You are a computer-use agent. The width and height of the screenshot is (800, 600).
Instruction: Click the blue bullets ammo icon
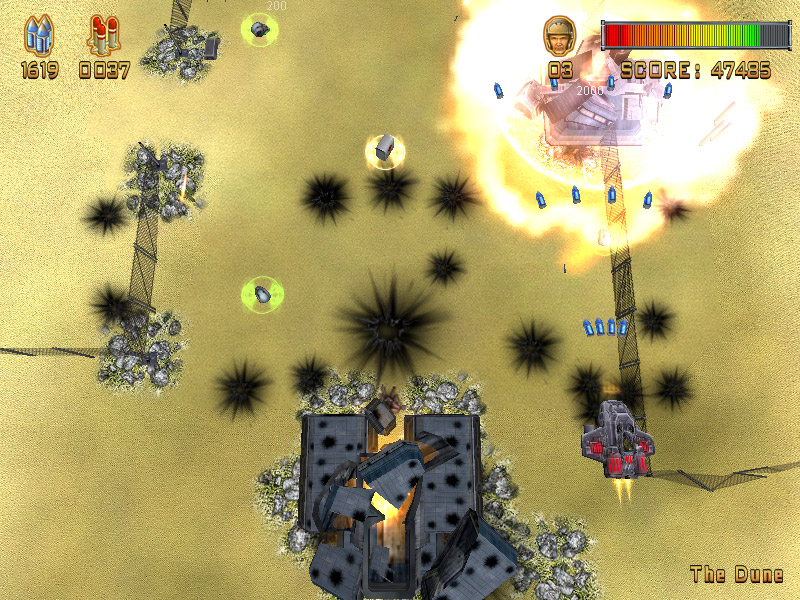coord(40,35)
